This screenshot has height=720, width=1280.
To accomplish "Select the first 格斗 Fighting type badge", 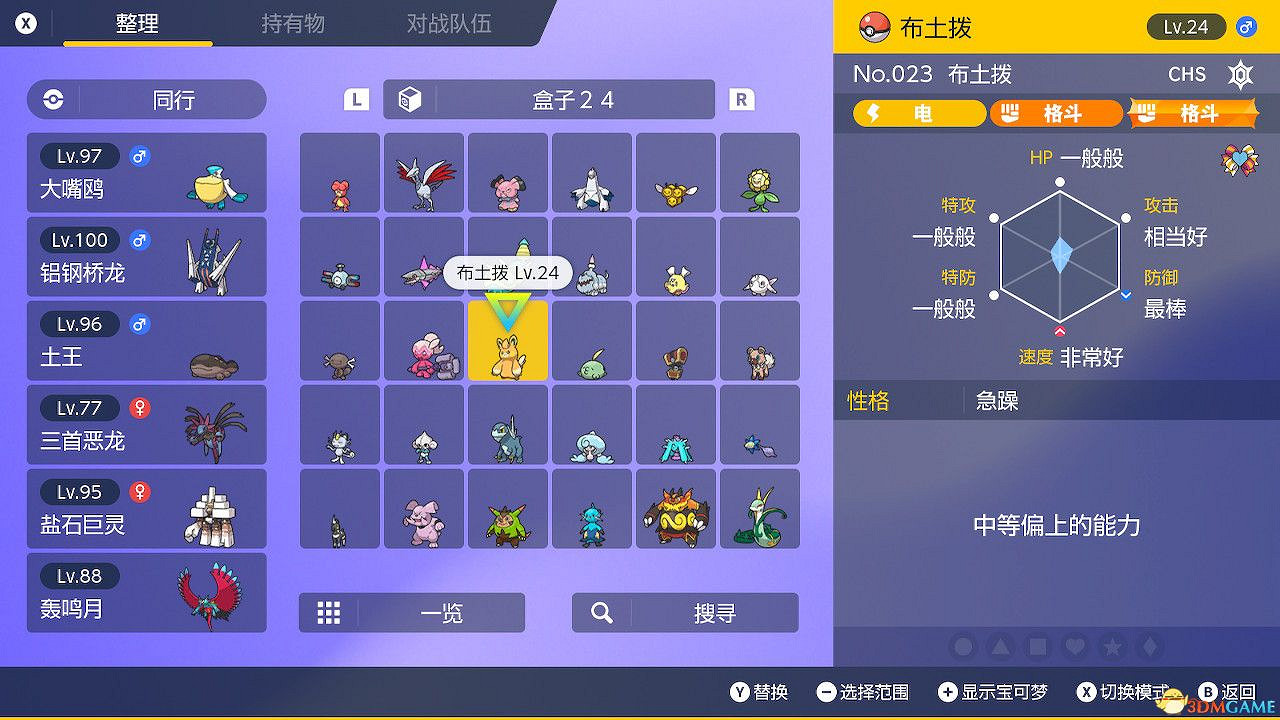I will pos(1056,113).
